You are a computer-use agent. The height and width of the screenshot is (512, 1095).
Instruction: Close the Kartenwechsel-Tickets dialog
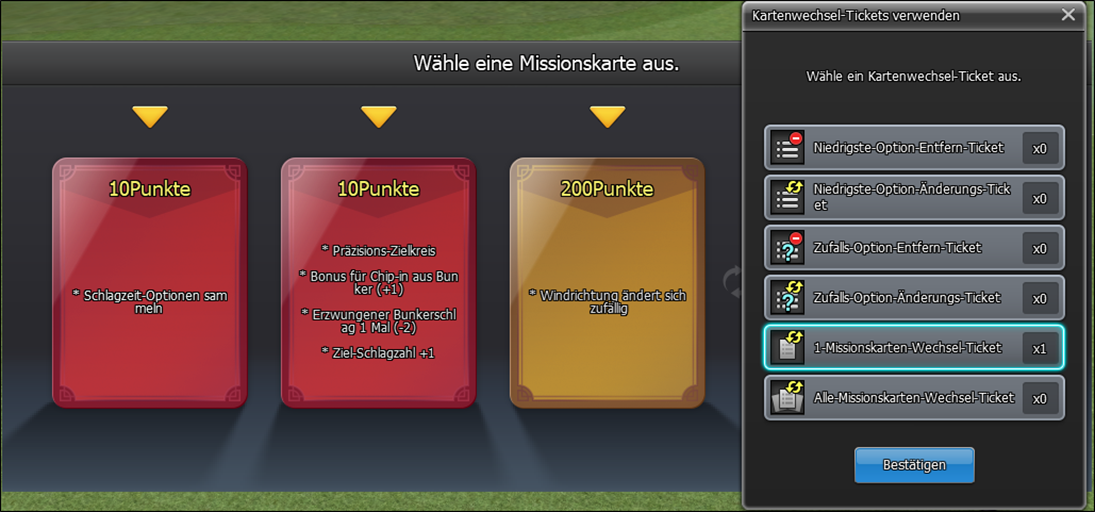pyautogui.click(x=1068, y=15)
